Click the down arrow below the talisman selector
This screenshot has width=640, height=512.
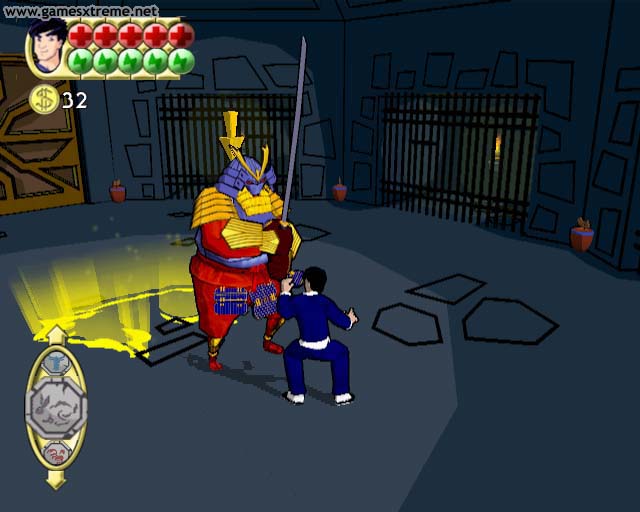tap(56, 479)
